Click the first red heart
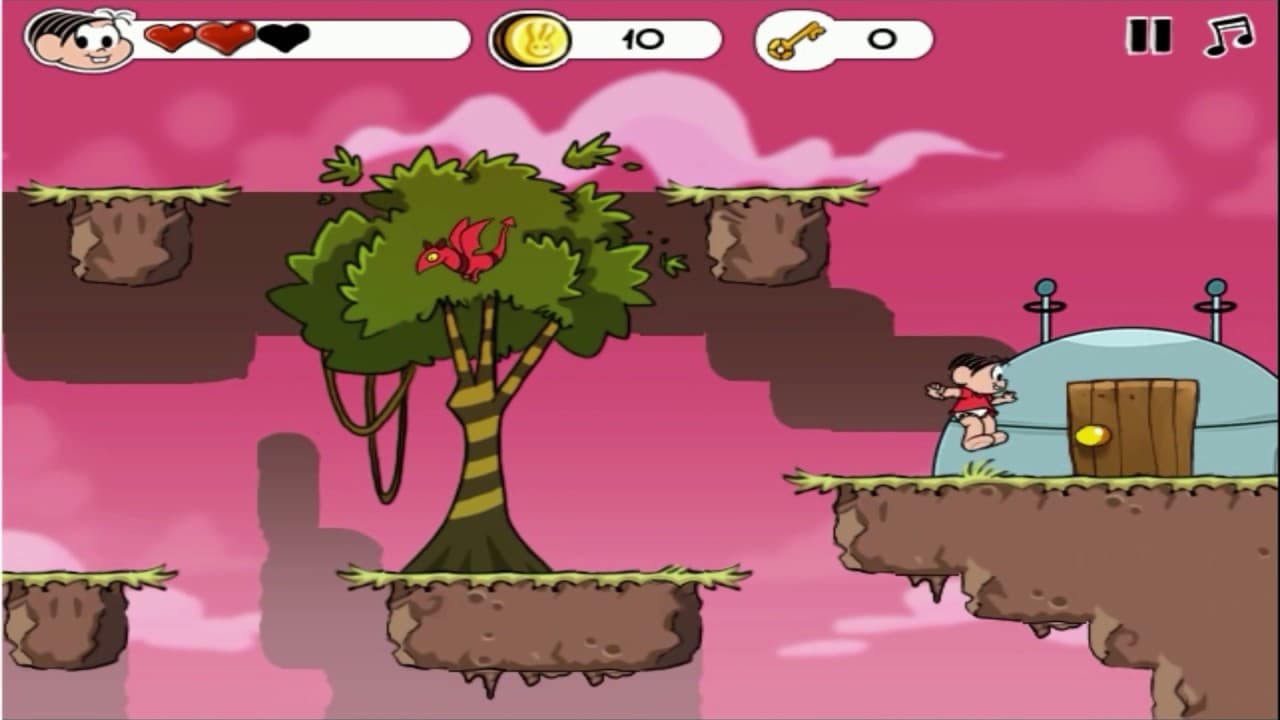Screen dimensions: 1280x720 pyautogui.click(x=167, y=38)
